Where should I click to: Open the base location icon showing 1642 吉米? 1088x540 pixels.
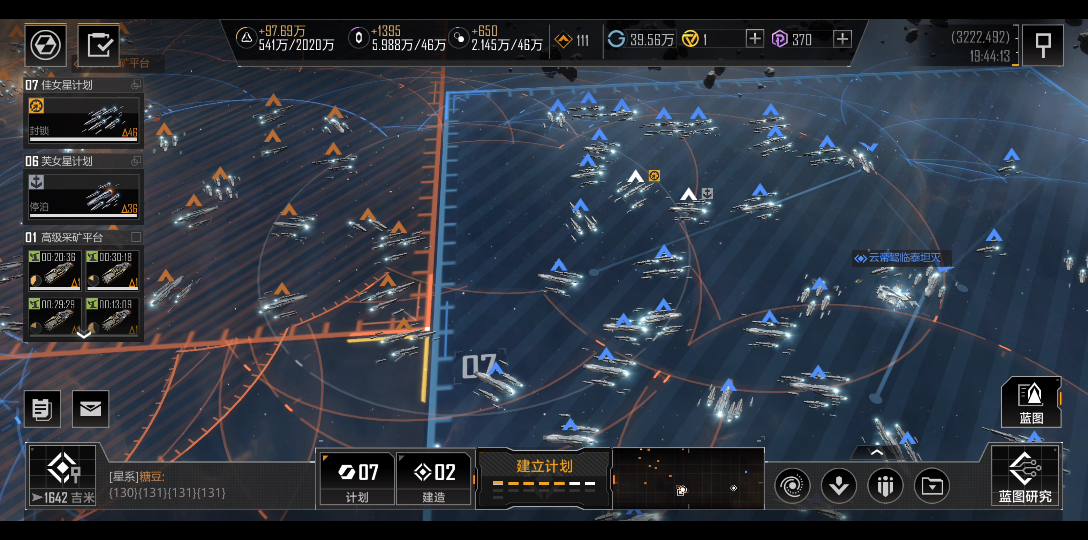point(62,476)
